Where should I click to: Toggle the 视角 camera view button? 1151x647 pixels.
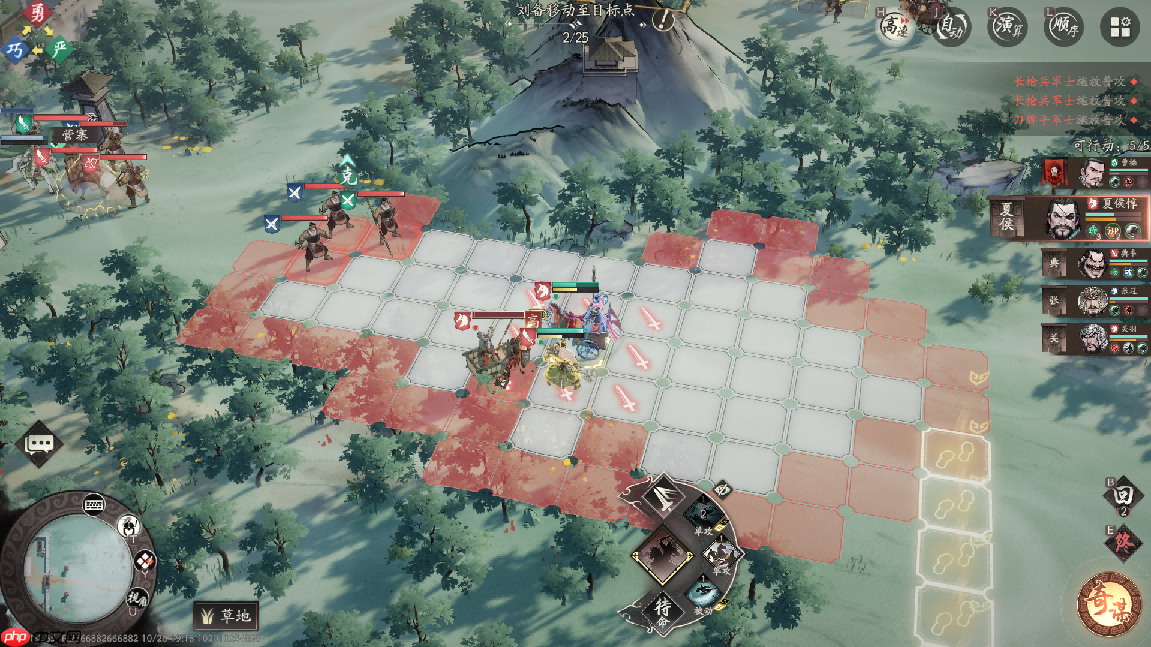136,599
